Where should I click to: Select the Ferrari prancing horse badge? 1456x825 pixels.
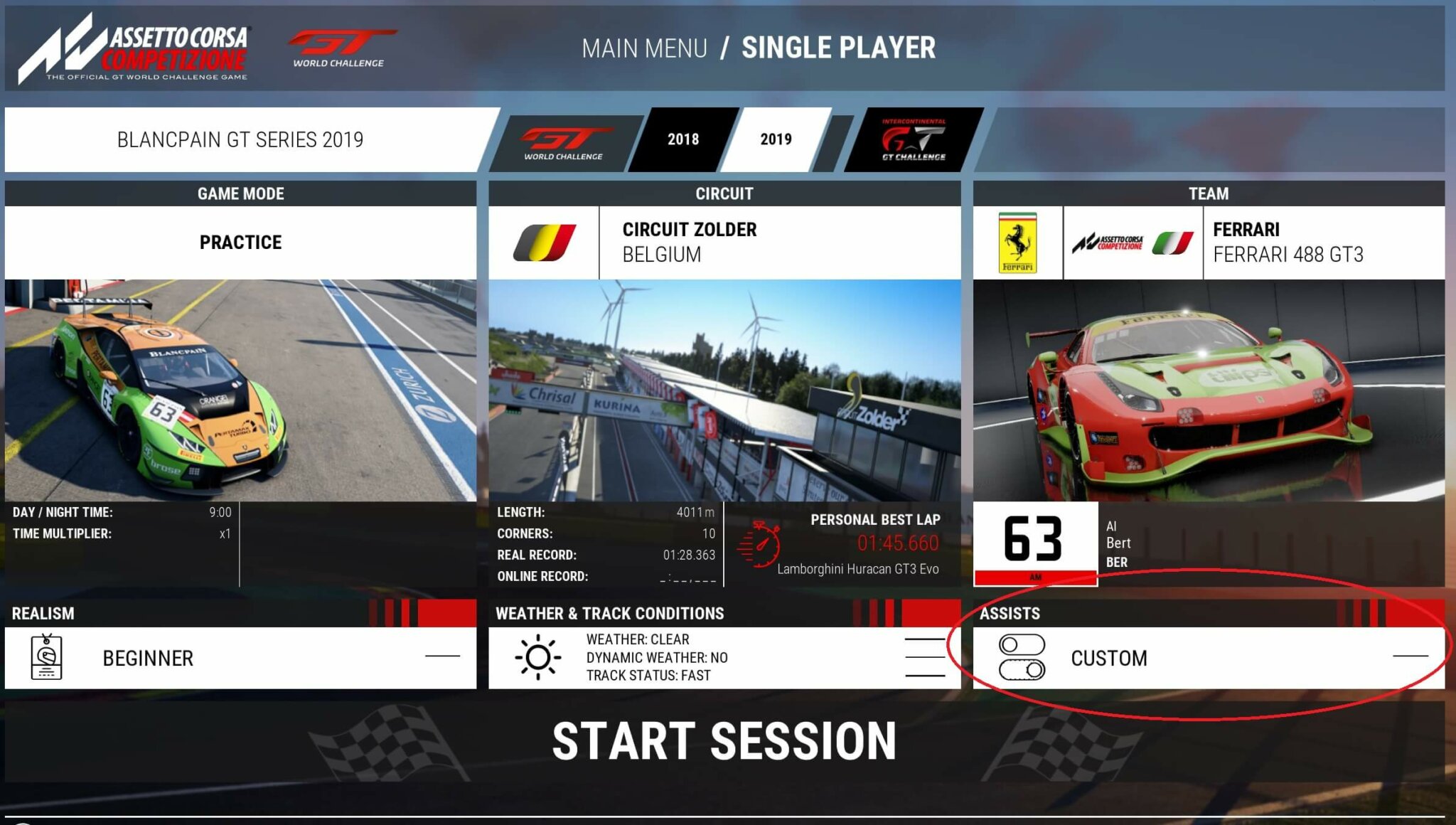pyautogui.click(x=1019, y=240)
